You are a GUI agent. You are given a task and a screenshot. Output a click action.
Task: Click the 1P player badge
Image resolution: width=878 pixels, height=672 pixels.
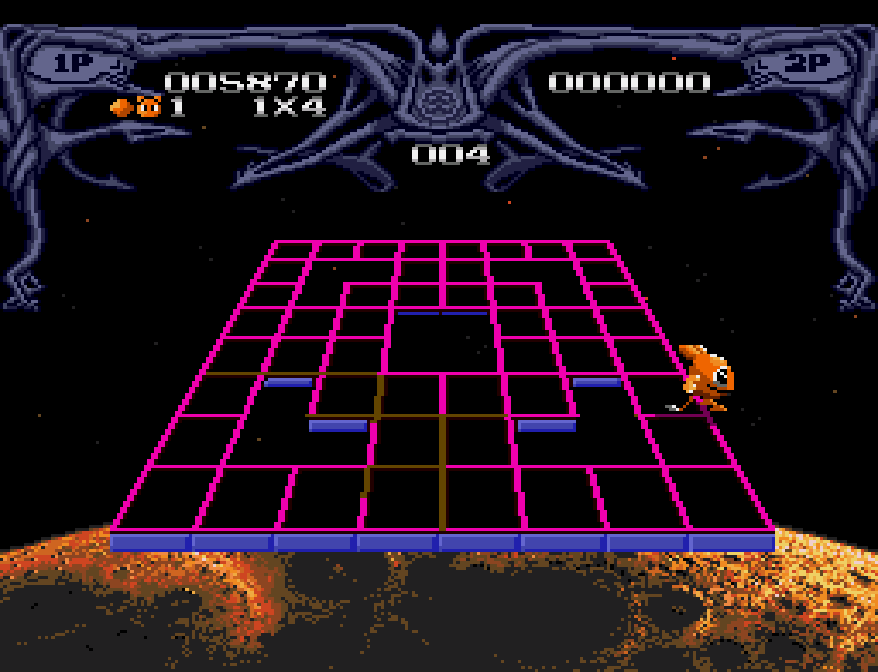point(71,63)
